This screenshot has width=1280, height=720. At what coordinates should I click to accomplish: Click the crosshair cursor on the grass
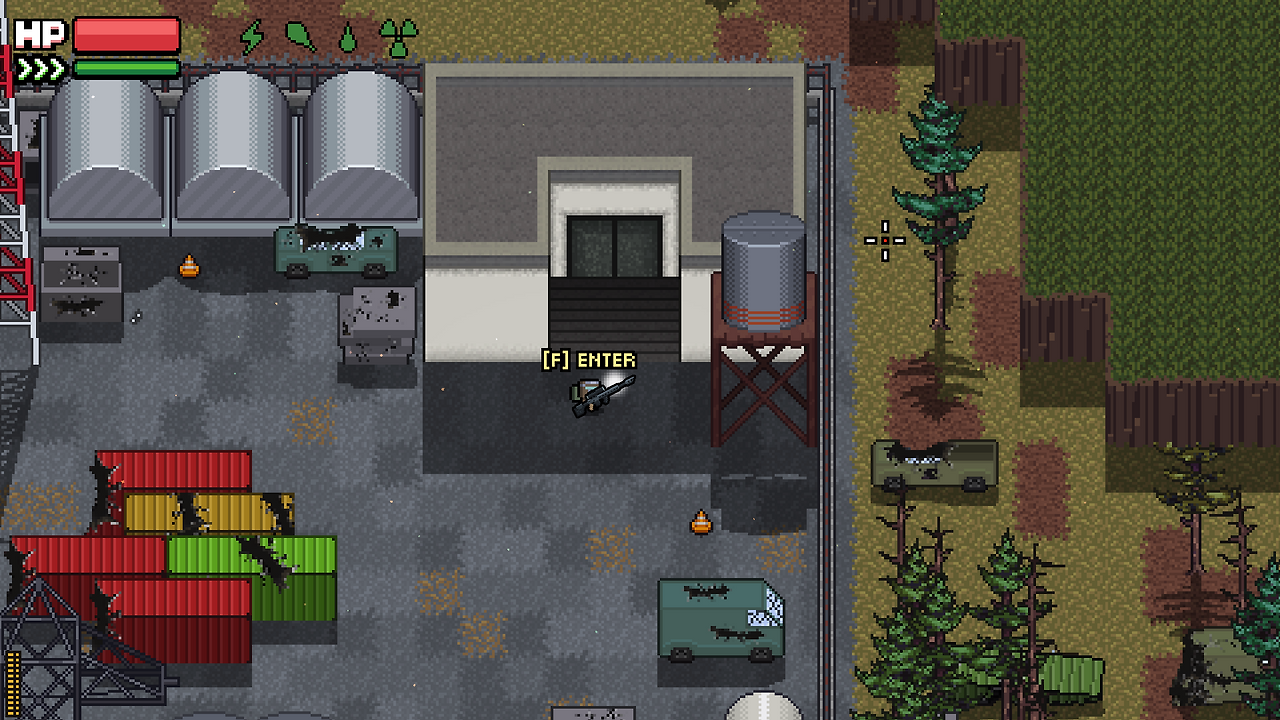click(x=885, y=240)
